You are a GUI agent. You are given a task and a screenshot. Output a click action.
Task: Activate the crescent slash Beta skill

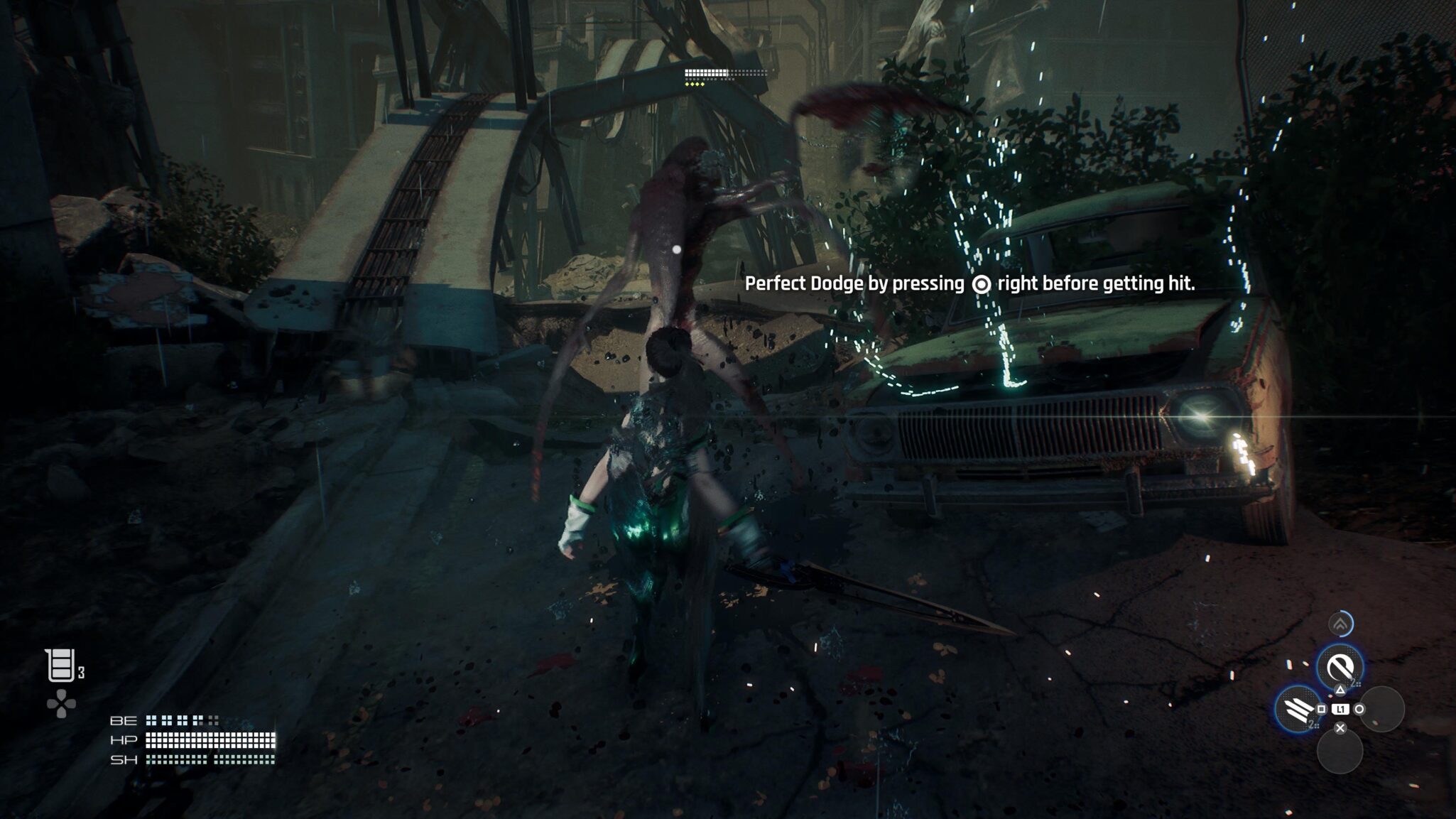(1340, 666)
